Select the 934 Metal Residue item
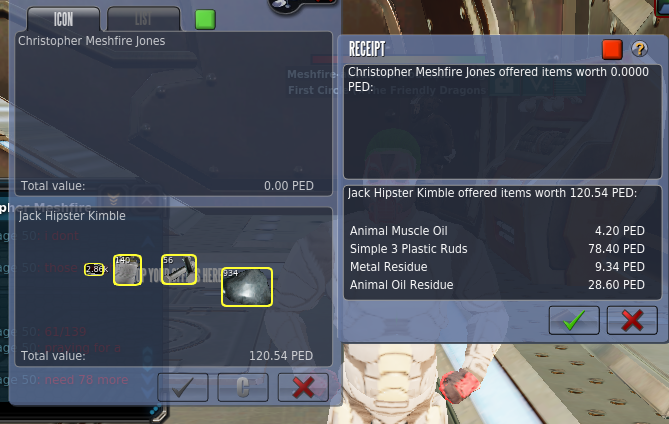The width and height of the screenshot is (669, 424). pos(247,286)
